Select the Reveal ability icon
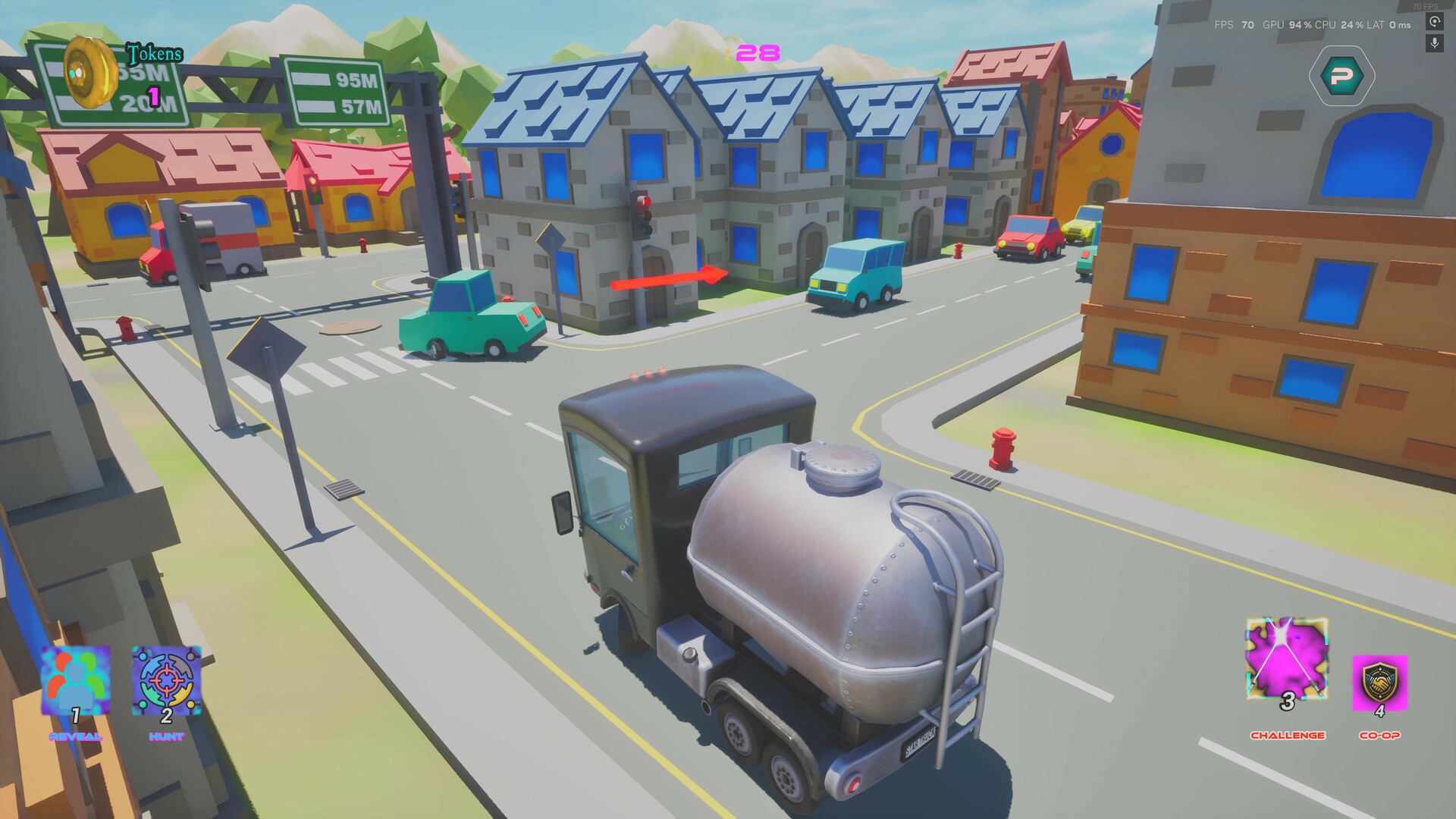This screenshot has height=819, width=1456. pos(74,682)
